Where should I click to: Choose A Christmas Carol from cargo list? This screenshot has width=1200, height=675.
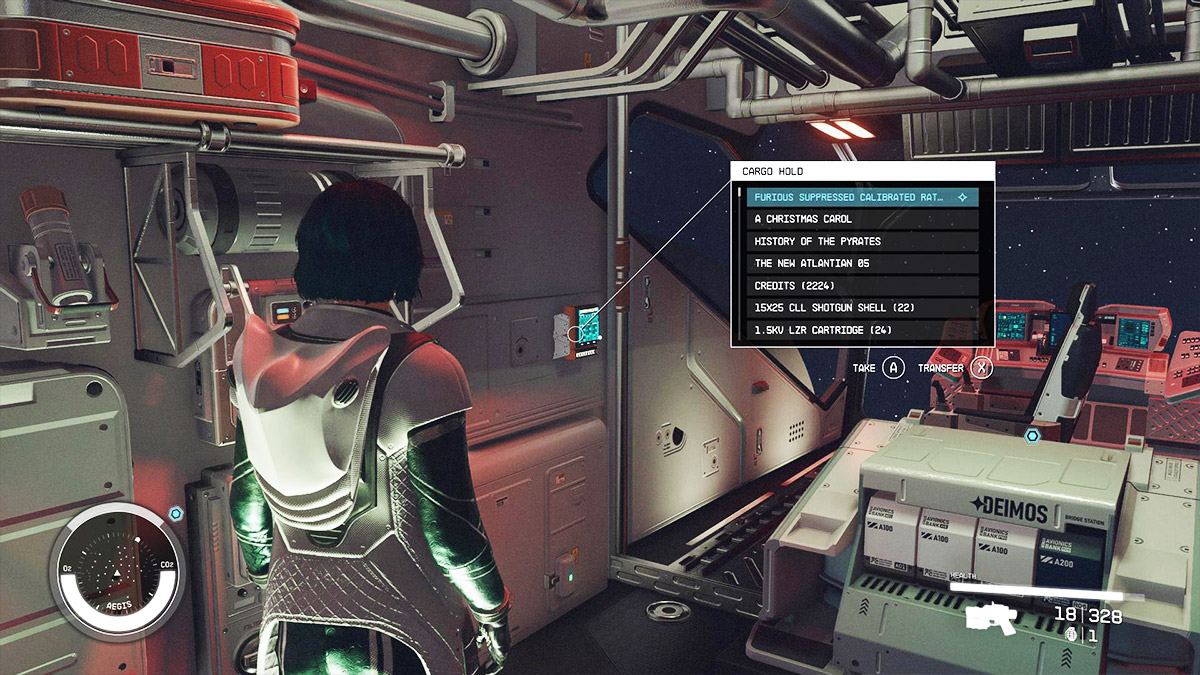pos(861,219)
